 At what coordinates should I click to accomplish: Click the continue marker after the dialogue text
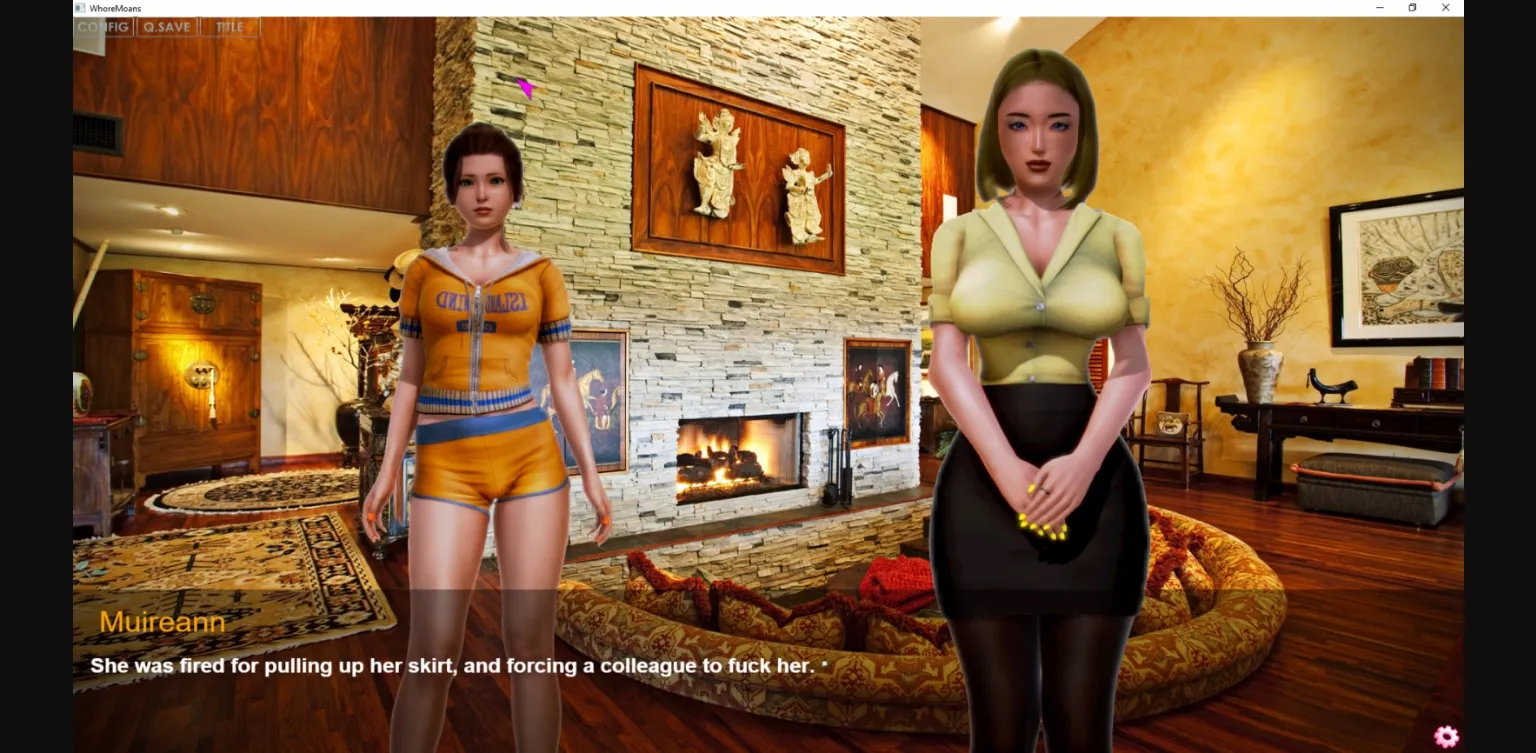(824, 663)
